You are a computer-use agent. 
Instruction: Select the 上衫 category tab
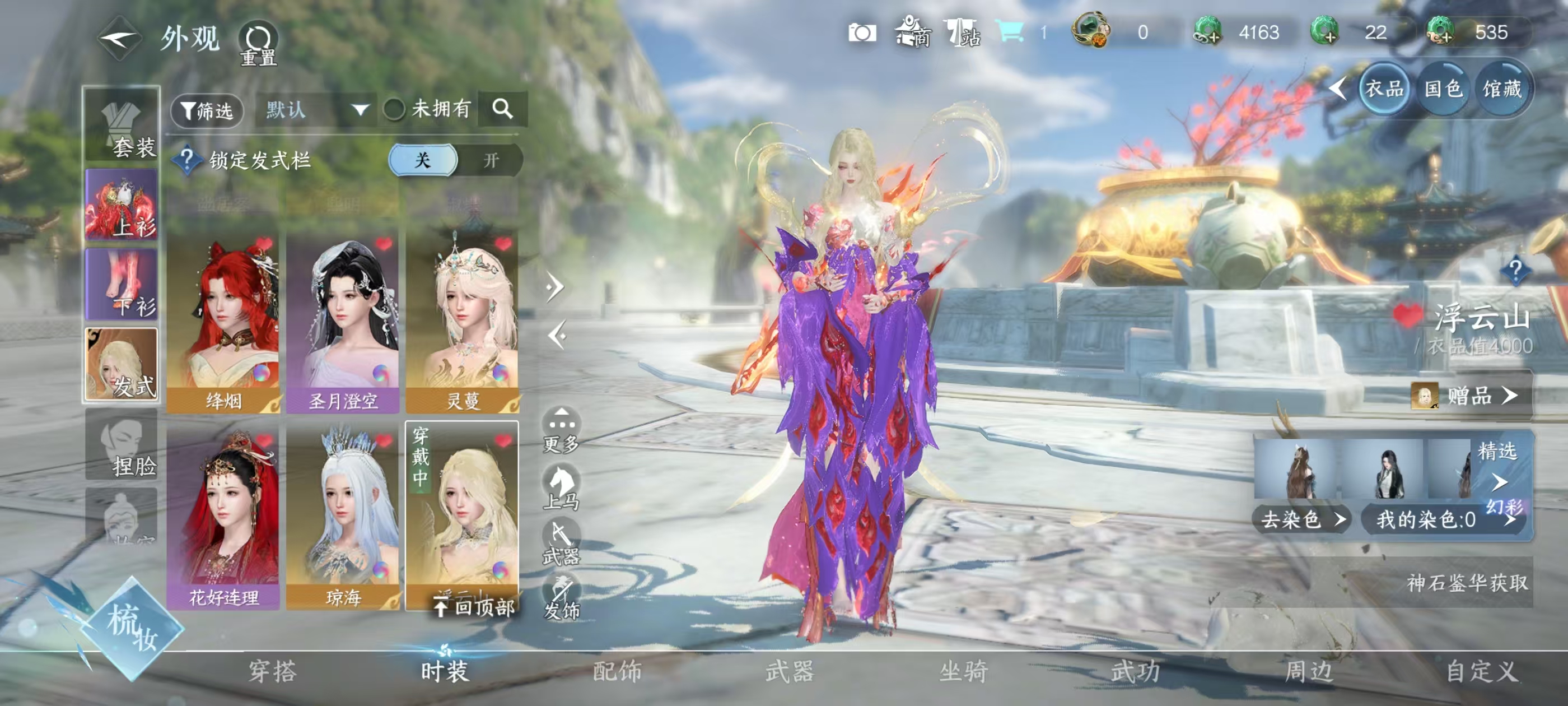pos(122,205)
